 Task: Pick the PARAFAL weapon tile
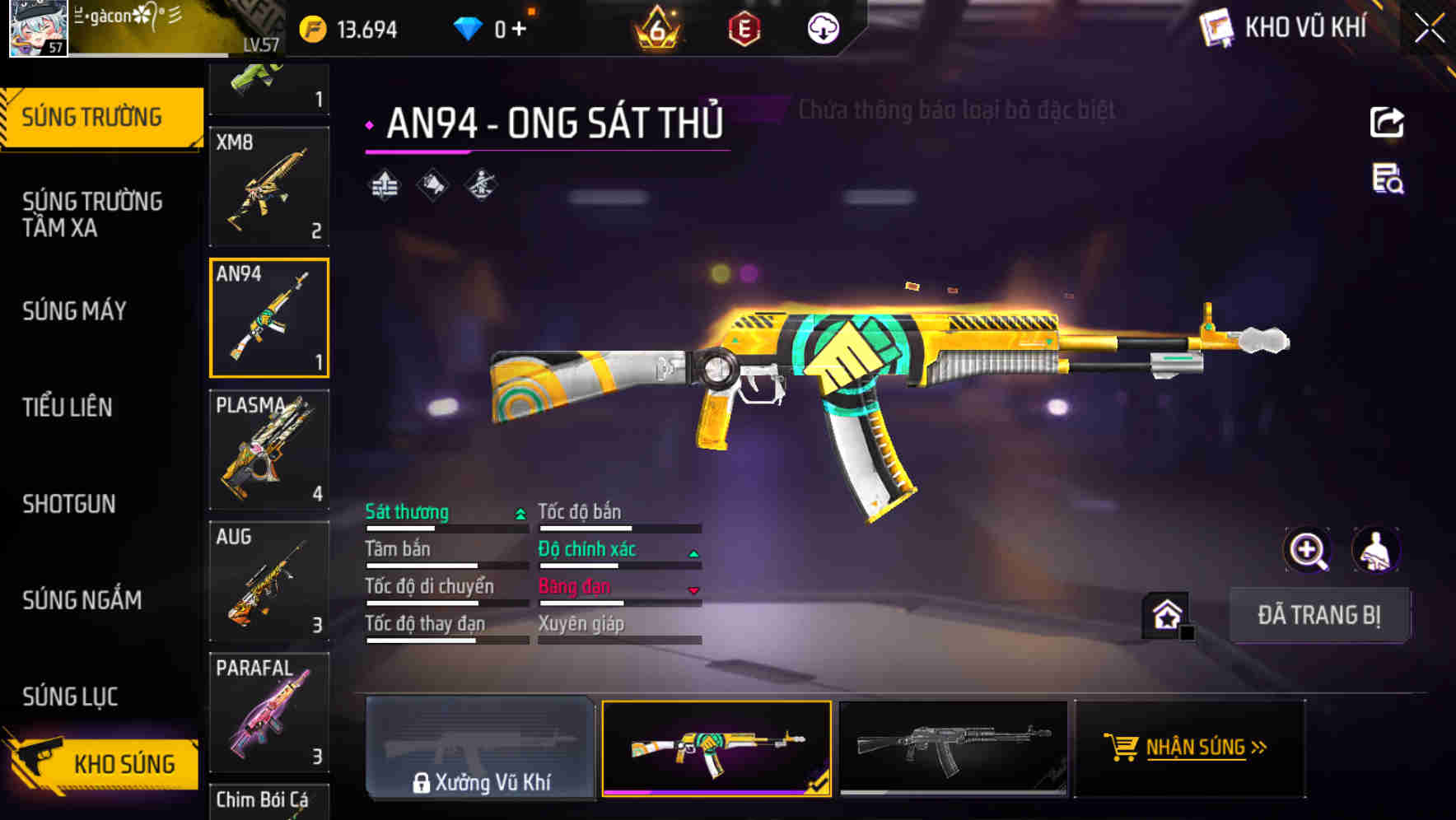point(269,712)
